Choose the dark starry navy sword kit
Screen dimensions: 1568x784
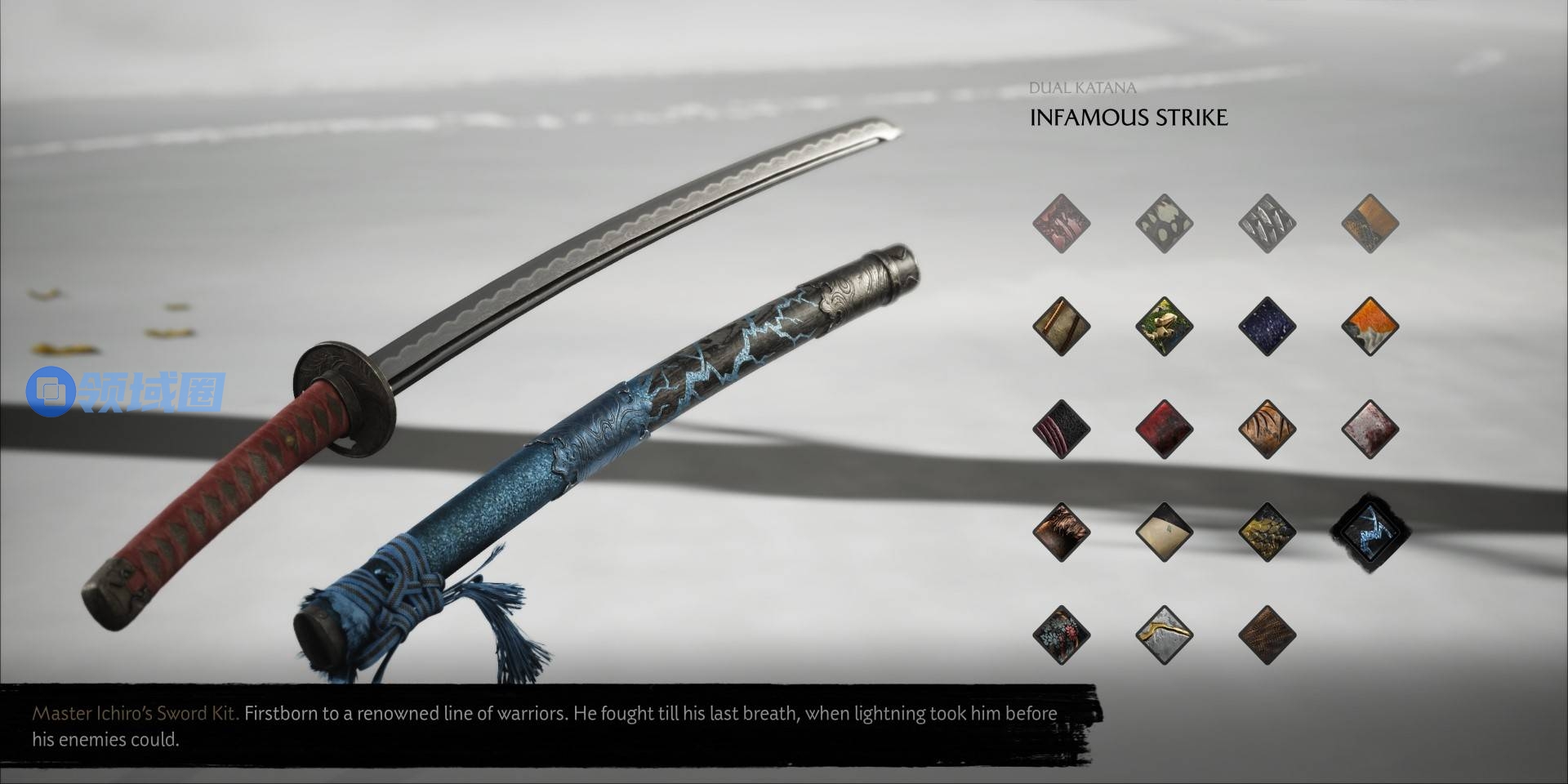tap(1267, 326)
